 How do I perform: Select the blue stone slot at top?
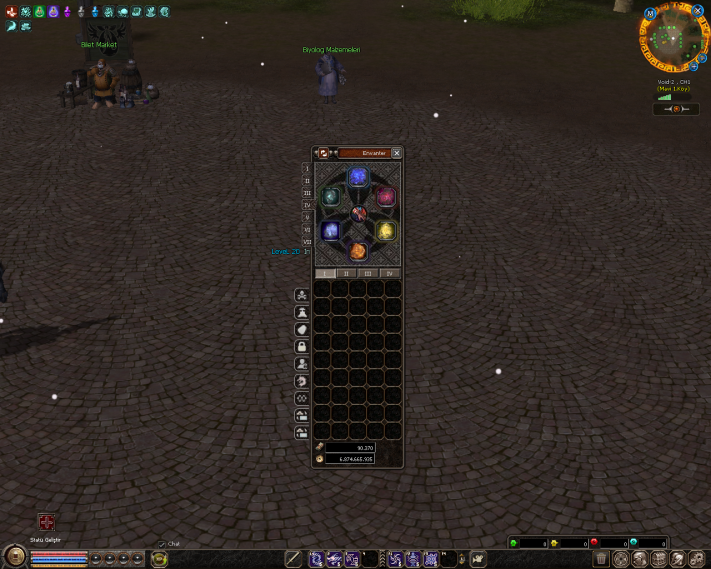(x=358, y=177)
